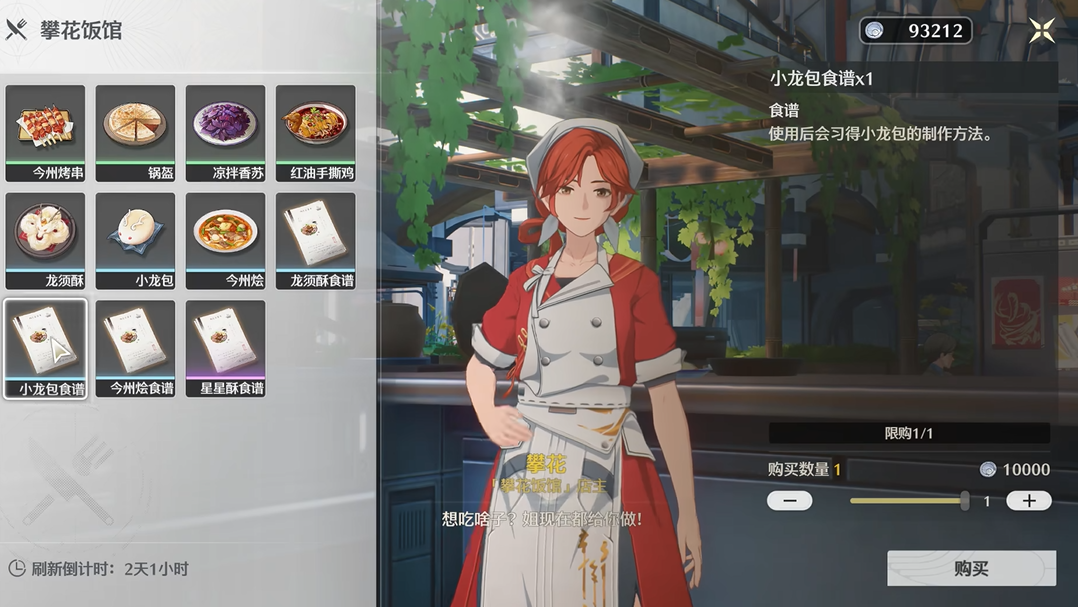This screenshot has width=1078, height=607.
Task: Select the 今州烩 stew dish
Action: click(225, 240)
